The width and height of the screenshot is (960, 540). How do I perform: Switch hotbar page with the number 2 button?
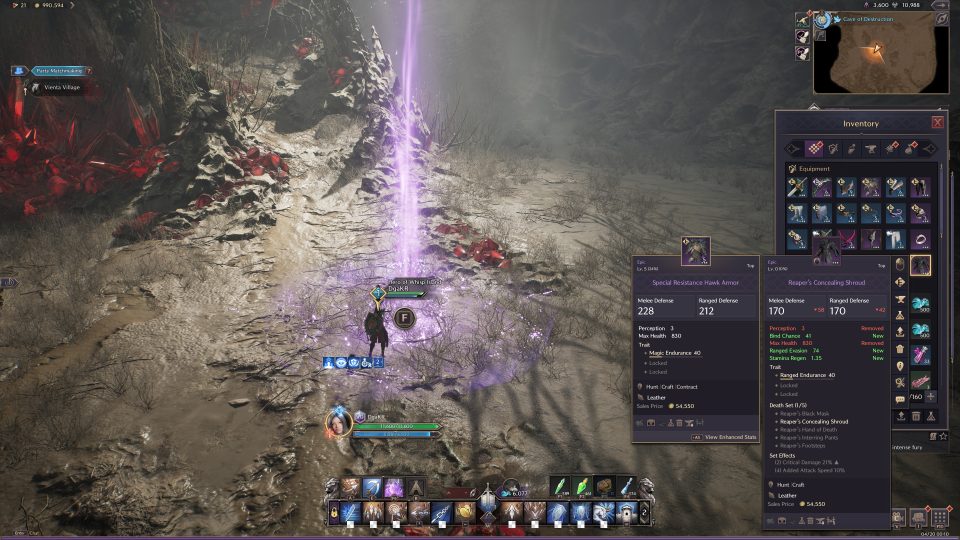(x=645, y=513)
